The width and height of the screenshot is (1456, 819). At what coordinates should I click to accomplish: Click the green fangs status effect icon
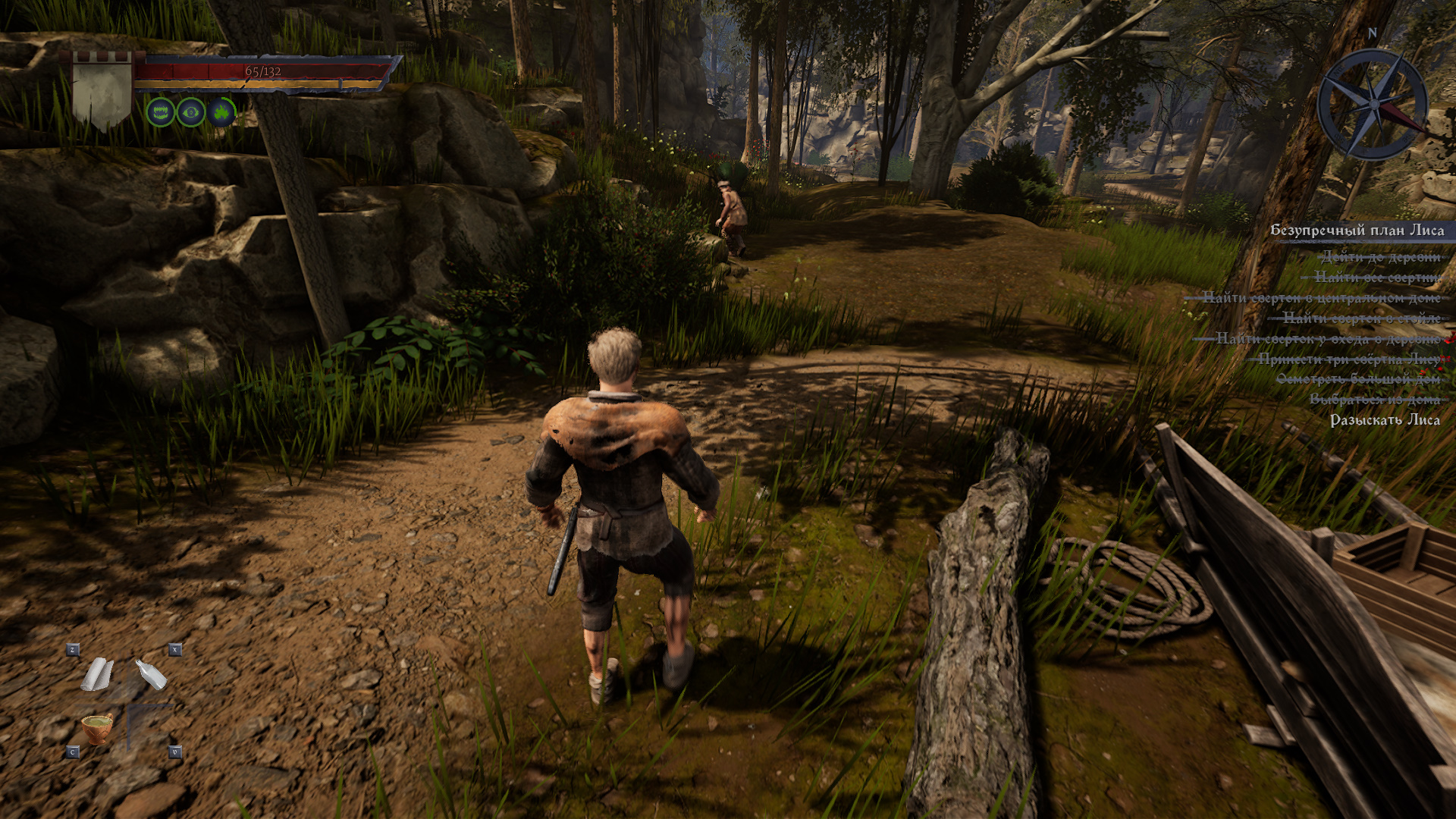(161, 112)
